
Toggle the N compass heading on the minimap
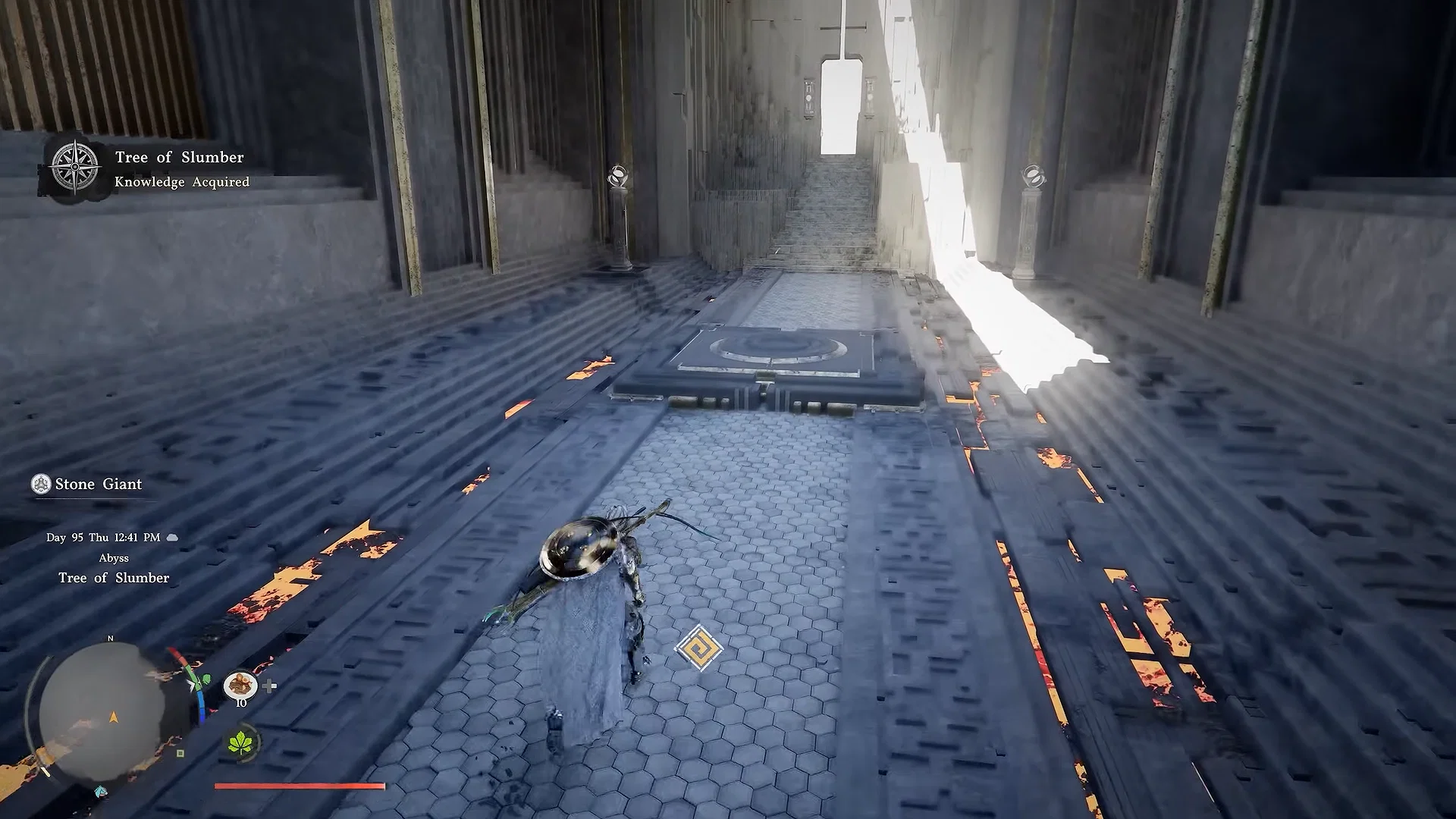(111, 638)
